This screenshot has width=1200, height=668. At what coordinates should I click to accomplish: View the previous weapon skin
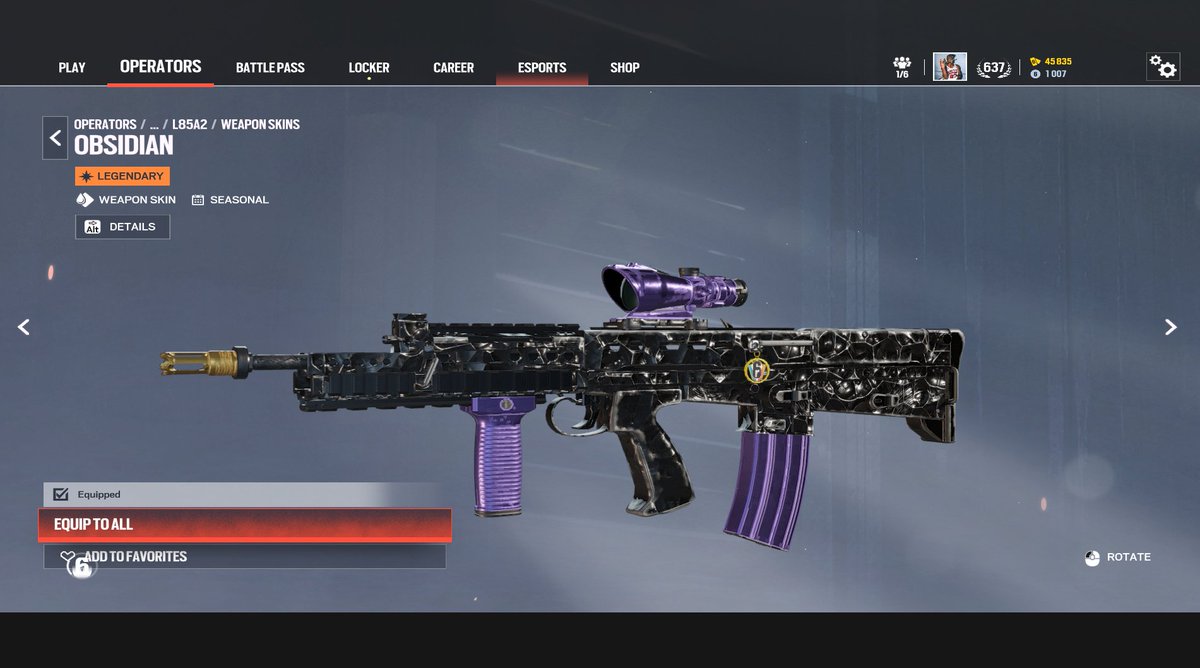tap(24, 327)
